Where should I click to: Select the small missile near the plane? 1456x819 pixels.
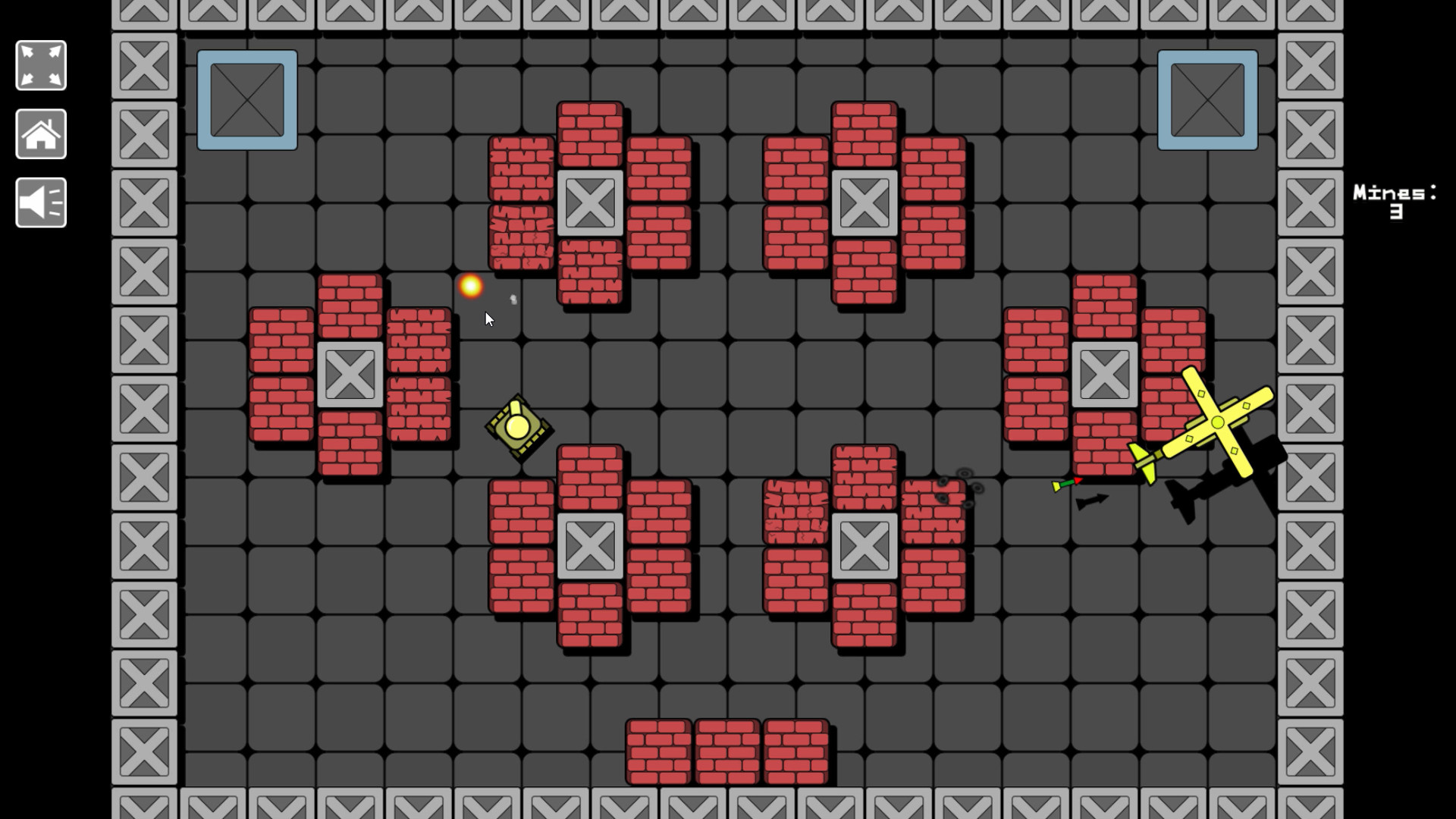pos(1065,482)
